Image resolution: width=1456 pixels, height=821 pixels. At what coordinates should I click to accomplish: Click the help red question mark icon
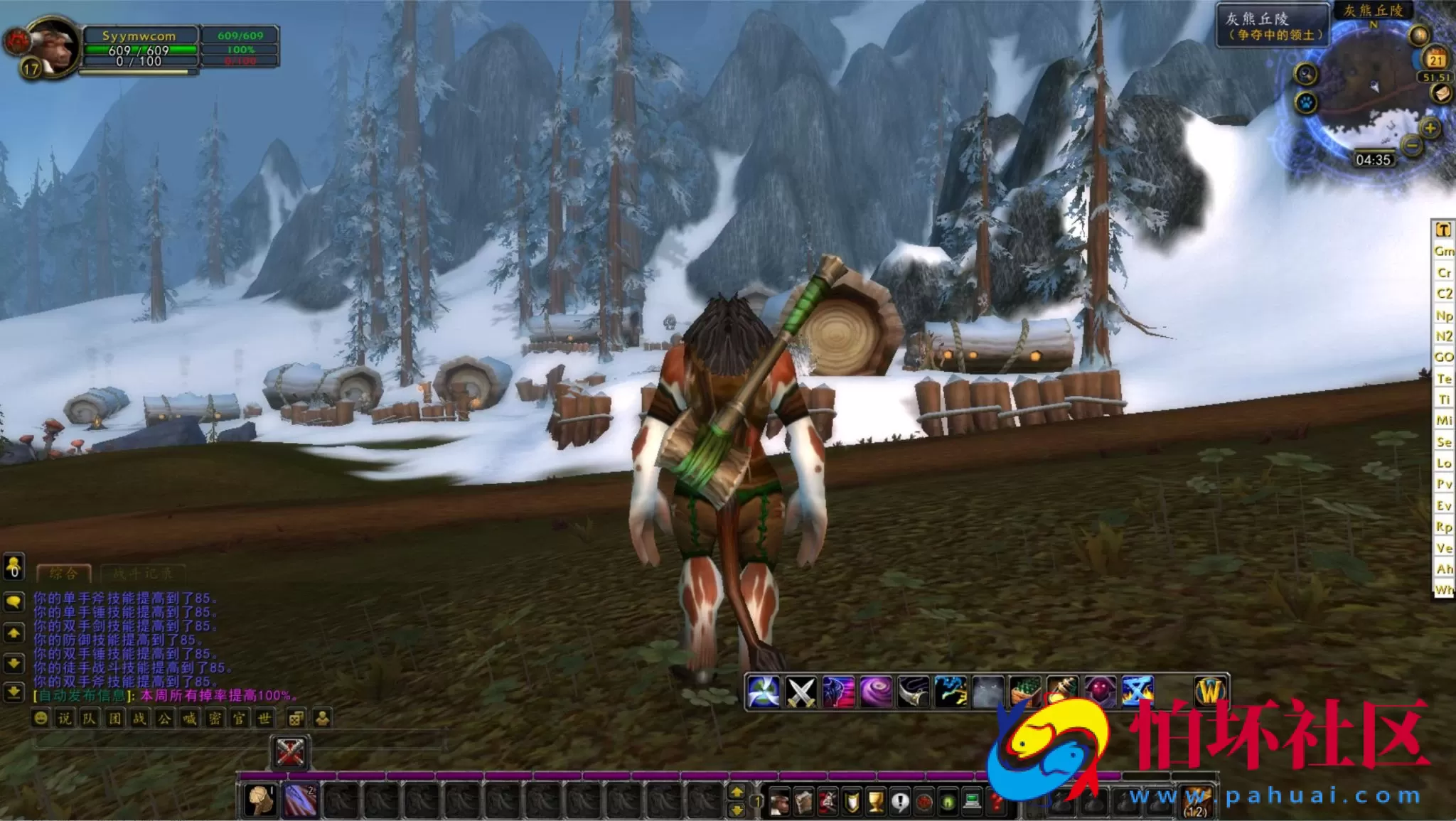pos(997,800)
